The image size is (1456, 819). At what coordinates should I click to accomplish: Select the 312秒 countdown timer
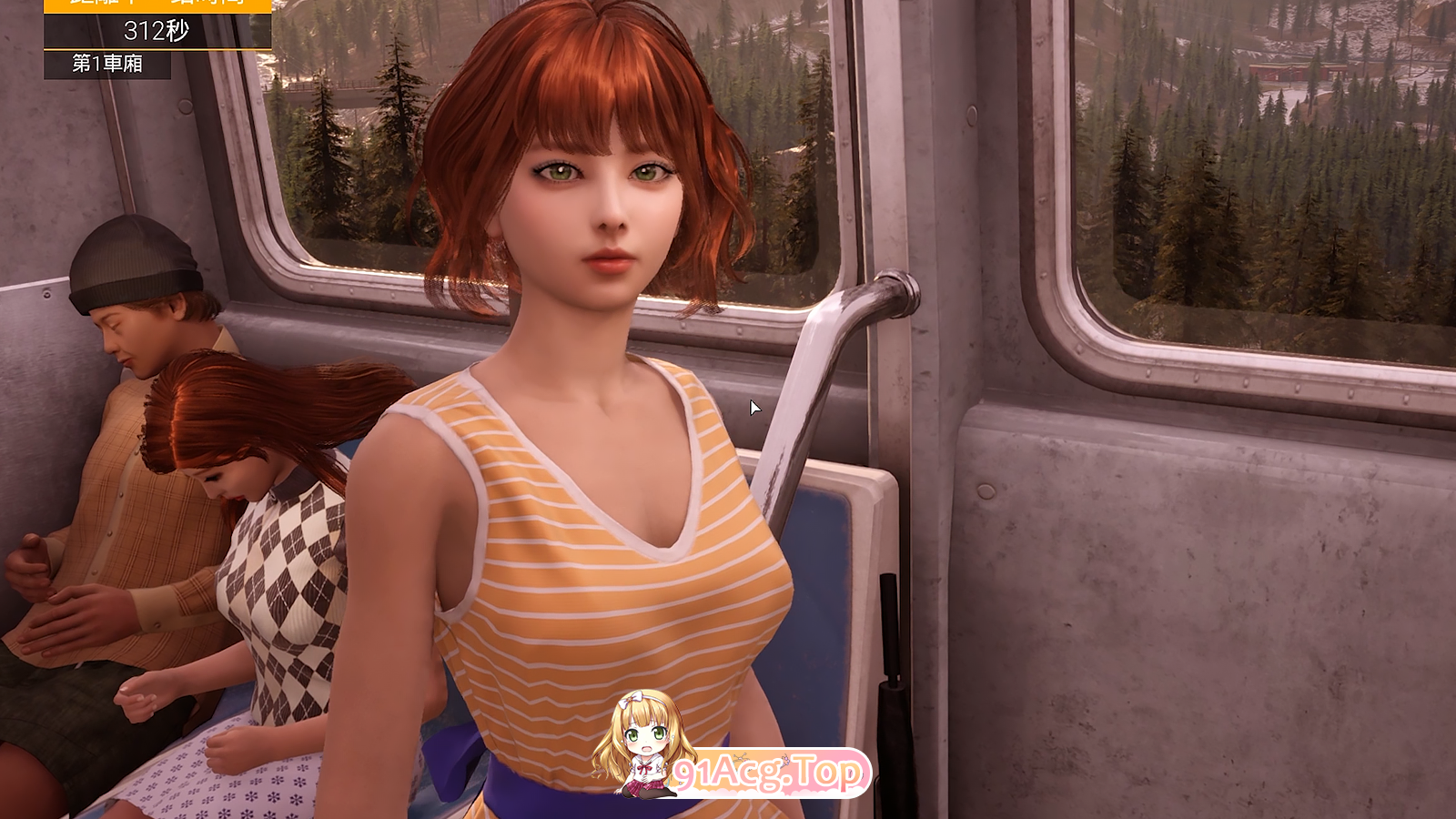point(155,29)
